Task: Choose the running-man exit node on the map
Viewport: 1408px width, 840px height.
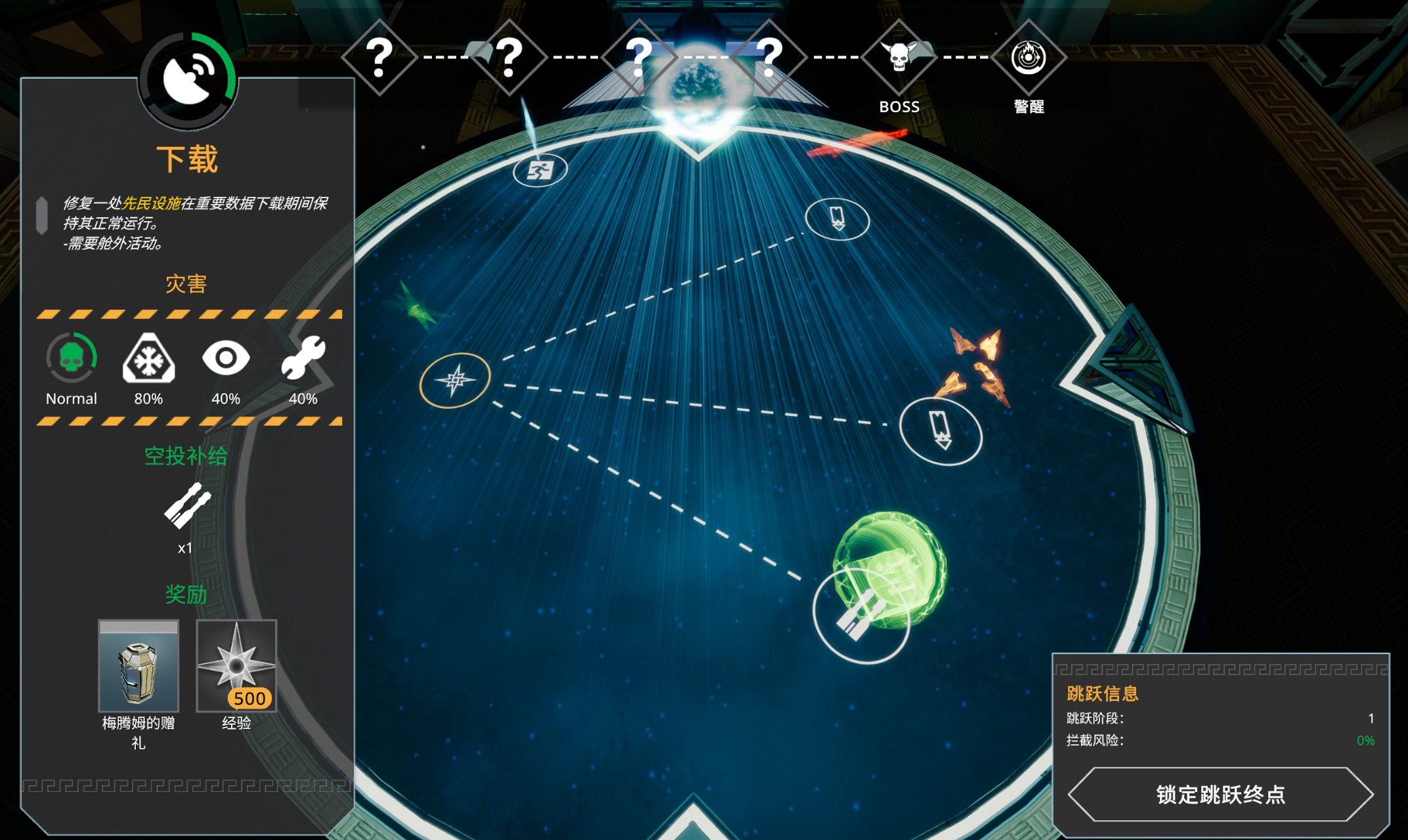Action: (540, 171)
